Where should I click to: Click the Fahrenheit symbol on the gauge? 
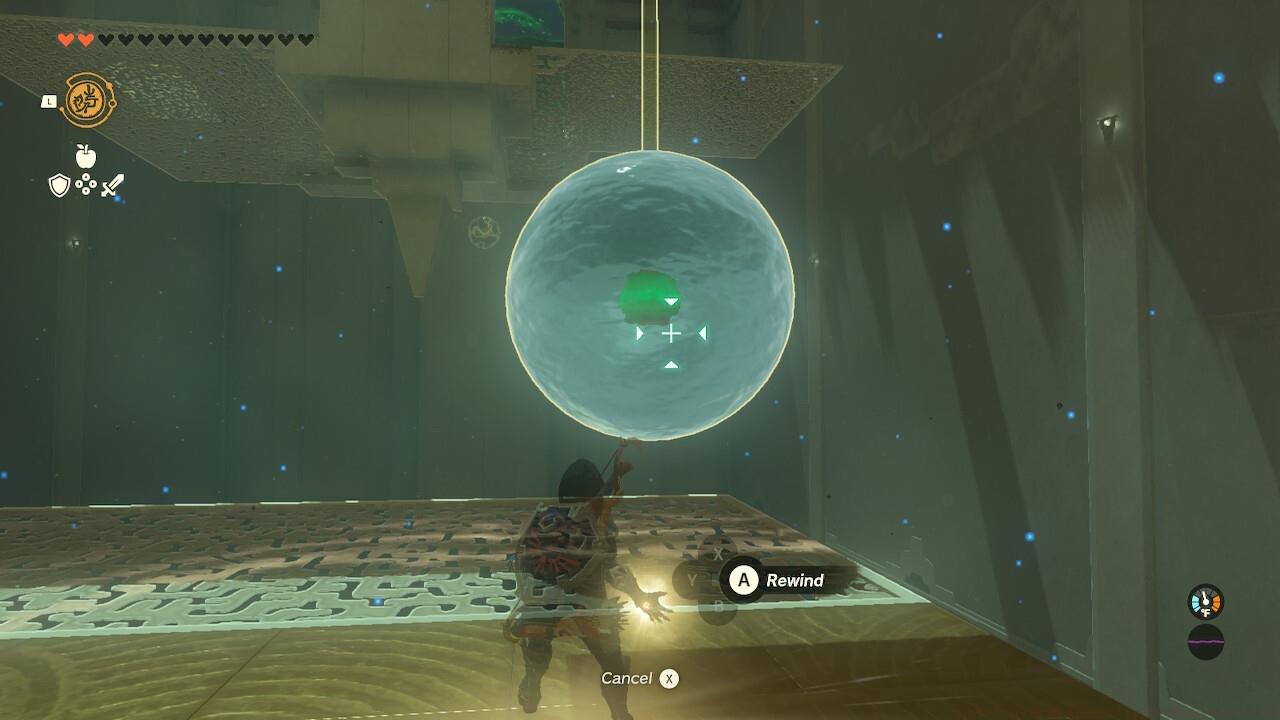[x=1206, y=612]
